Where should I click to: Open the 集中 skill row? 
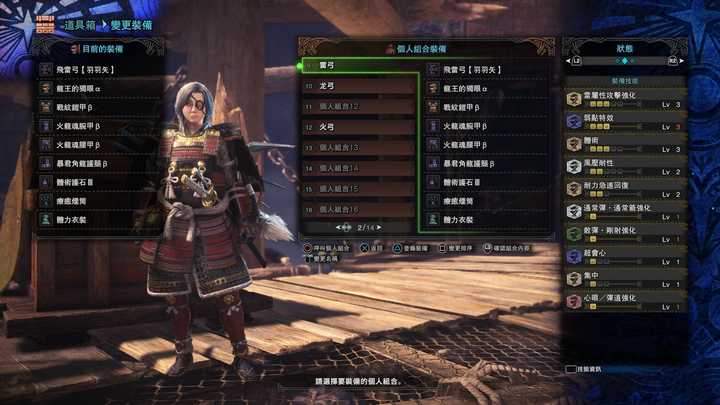tap(624, 279)
